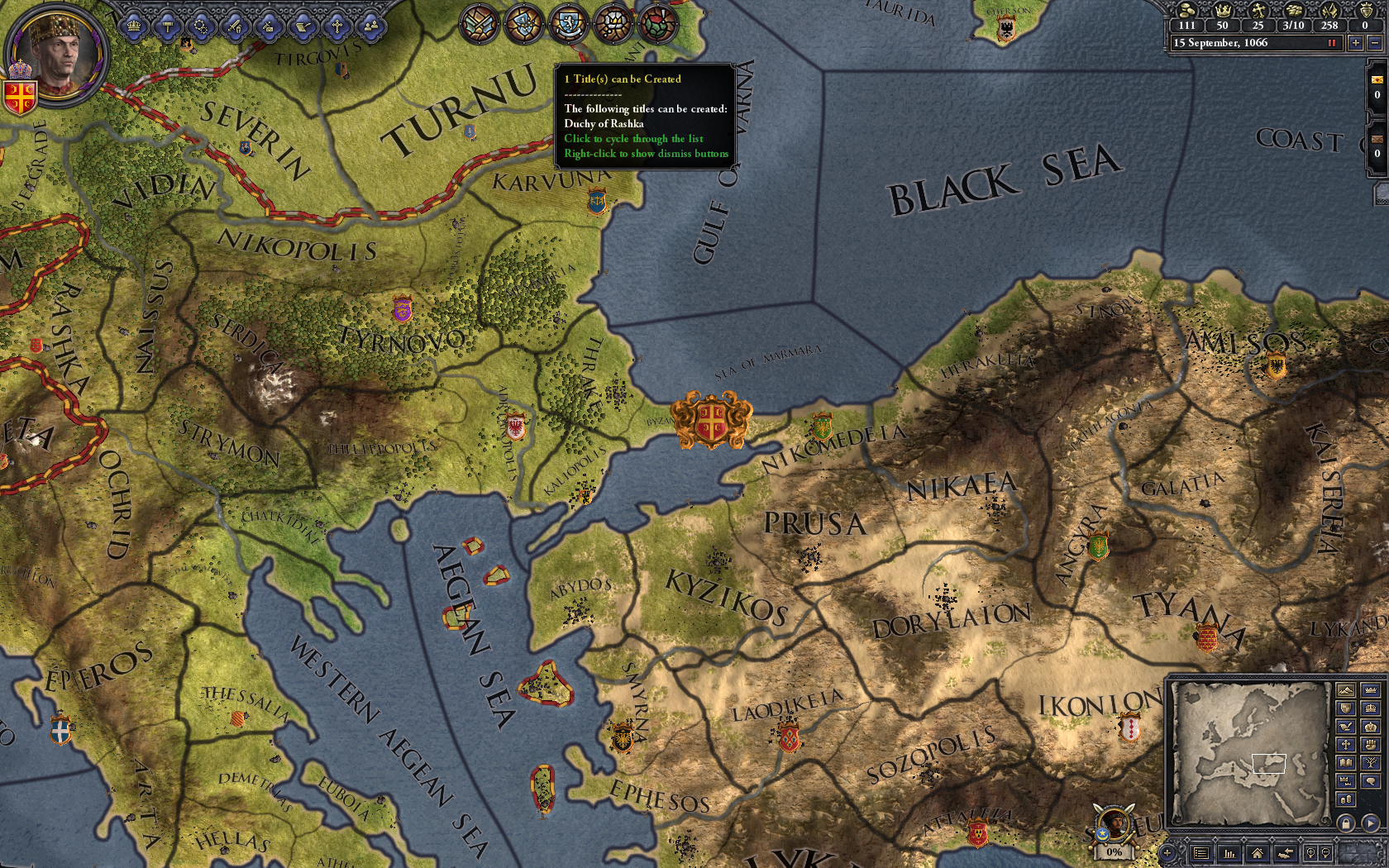Toggle the minimap panel padlock lock
1389x868 pixels.
click(1347, 823)
